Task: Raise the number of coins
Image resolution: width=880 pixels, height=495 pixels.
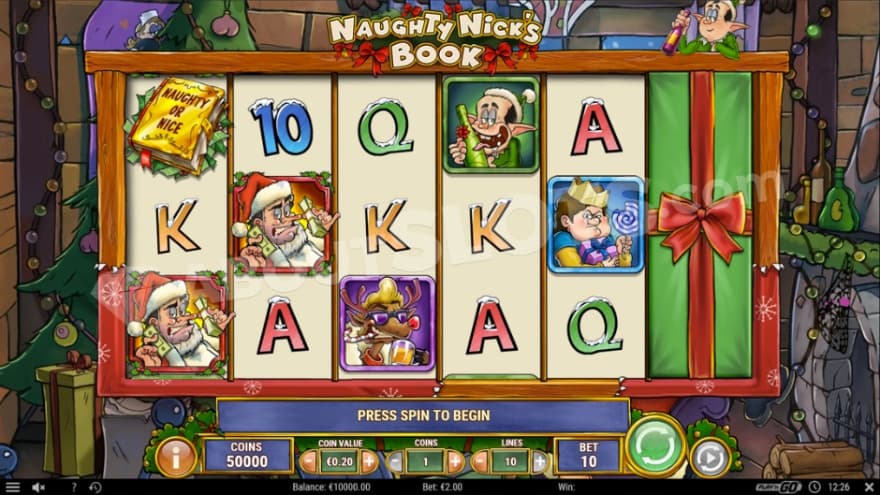Action: tap(455, 461)
